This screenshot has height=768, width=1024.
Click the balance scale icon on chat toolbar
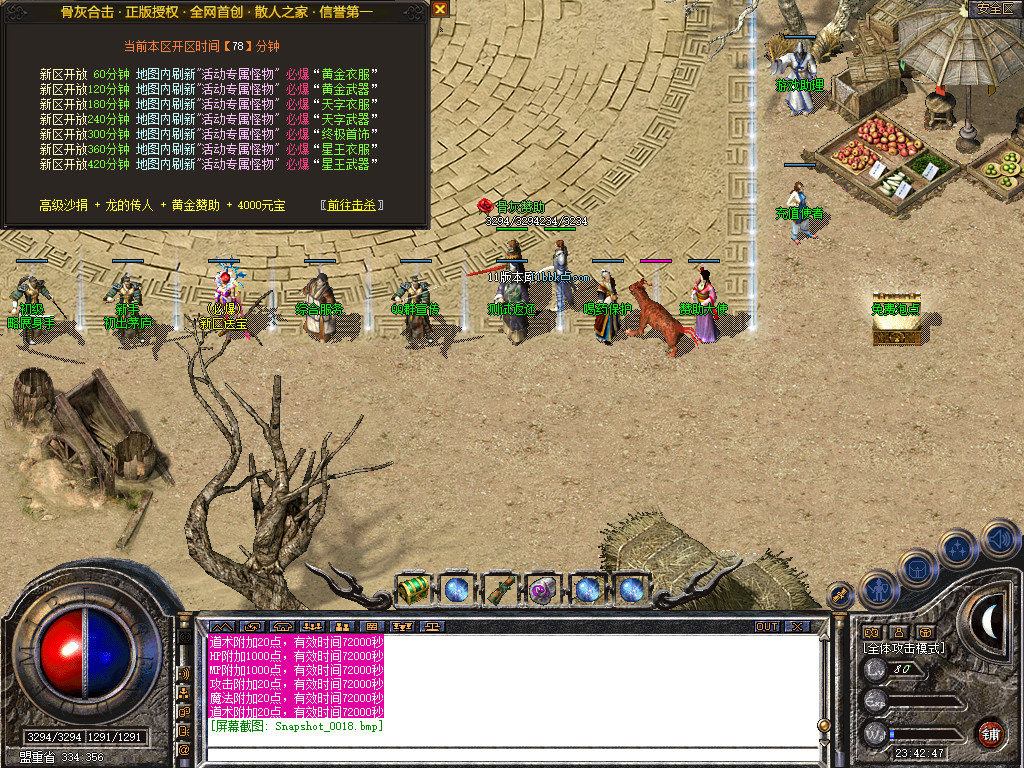pyautogui.click(x=432, y=627)
